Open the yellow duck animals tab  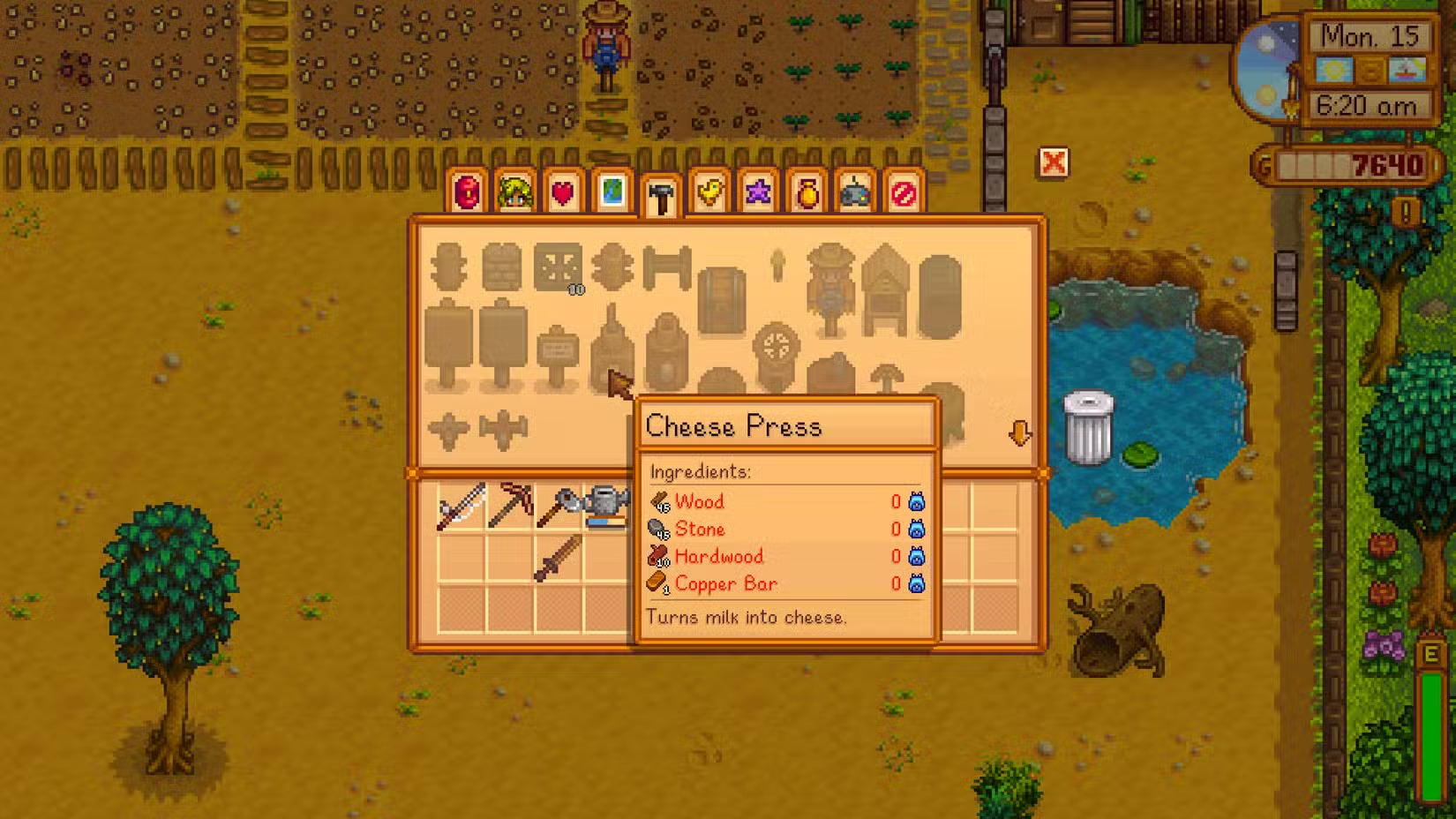[x=709, y=192]
